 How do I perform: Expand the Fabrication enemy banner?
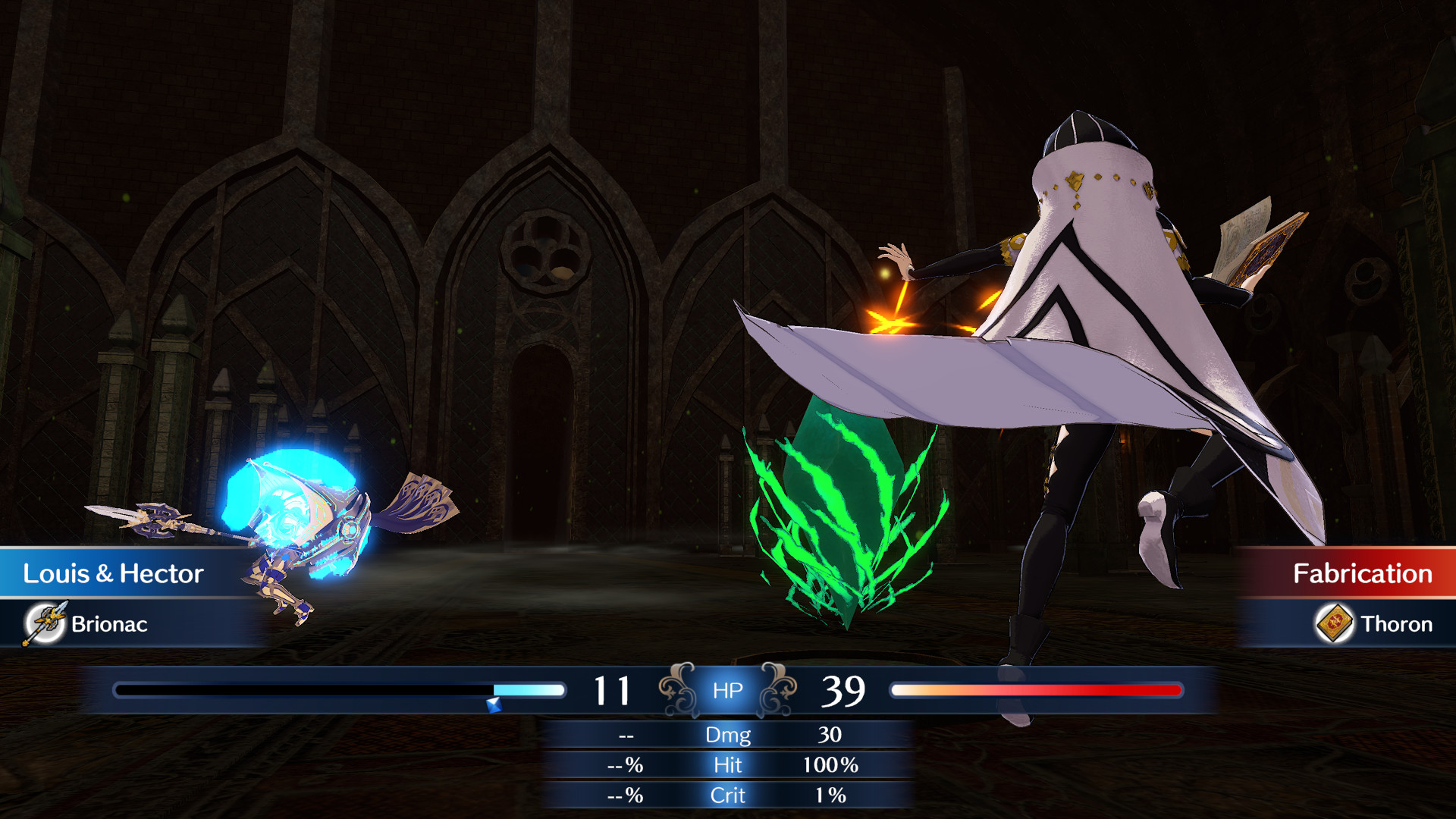tap(1357, 574)
